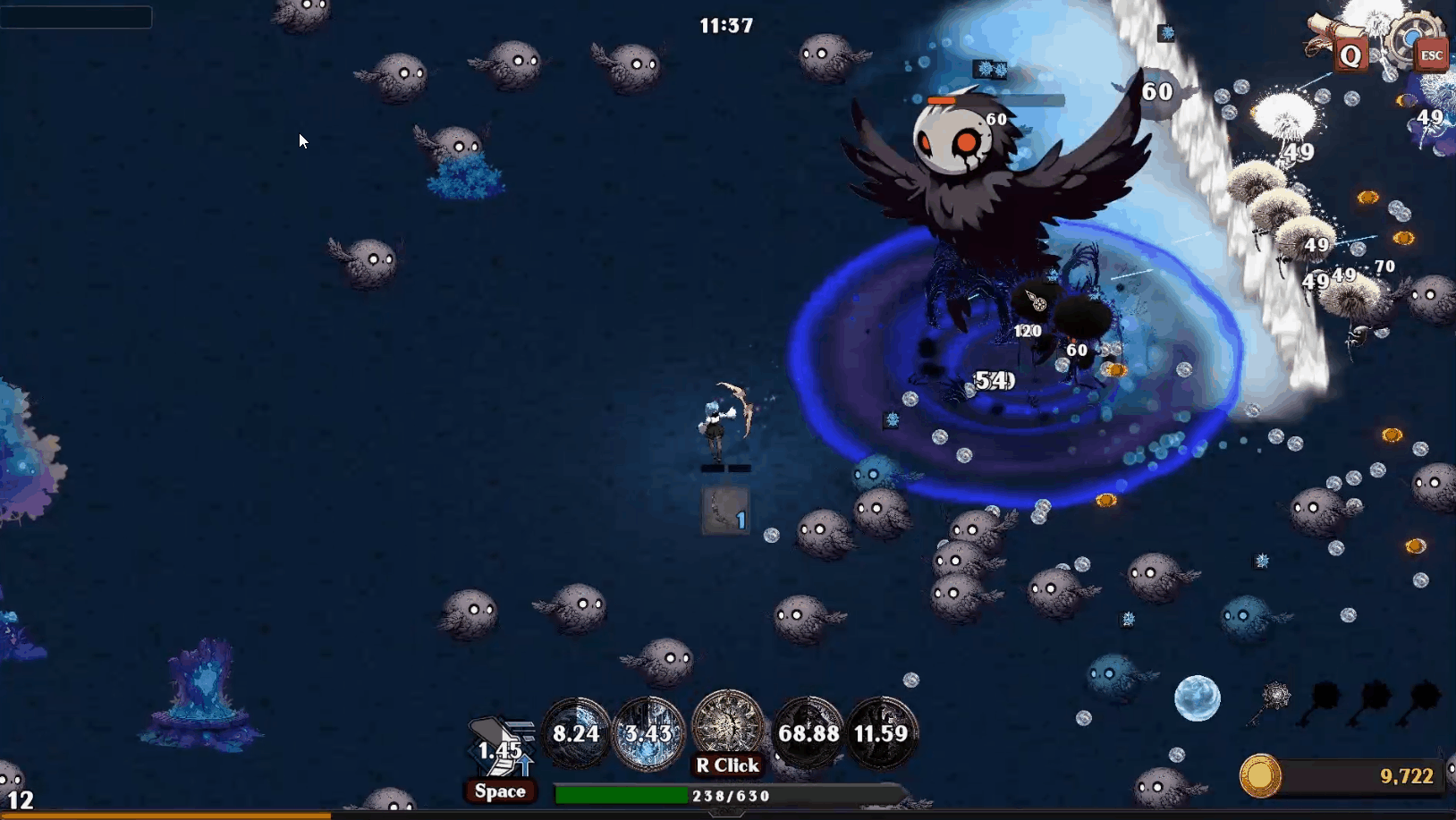Select the ability showing 68.88 cooldown
The height and width of the screenshot is (820, 1456).
pos(808,733)
